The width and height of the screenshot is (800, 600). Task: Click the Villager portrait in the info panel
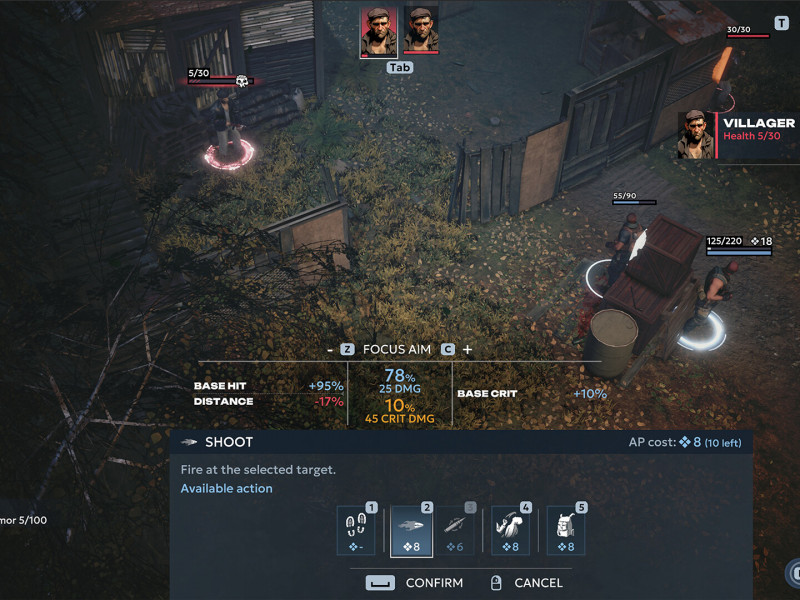(696, 135)
